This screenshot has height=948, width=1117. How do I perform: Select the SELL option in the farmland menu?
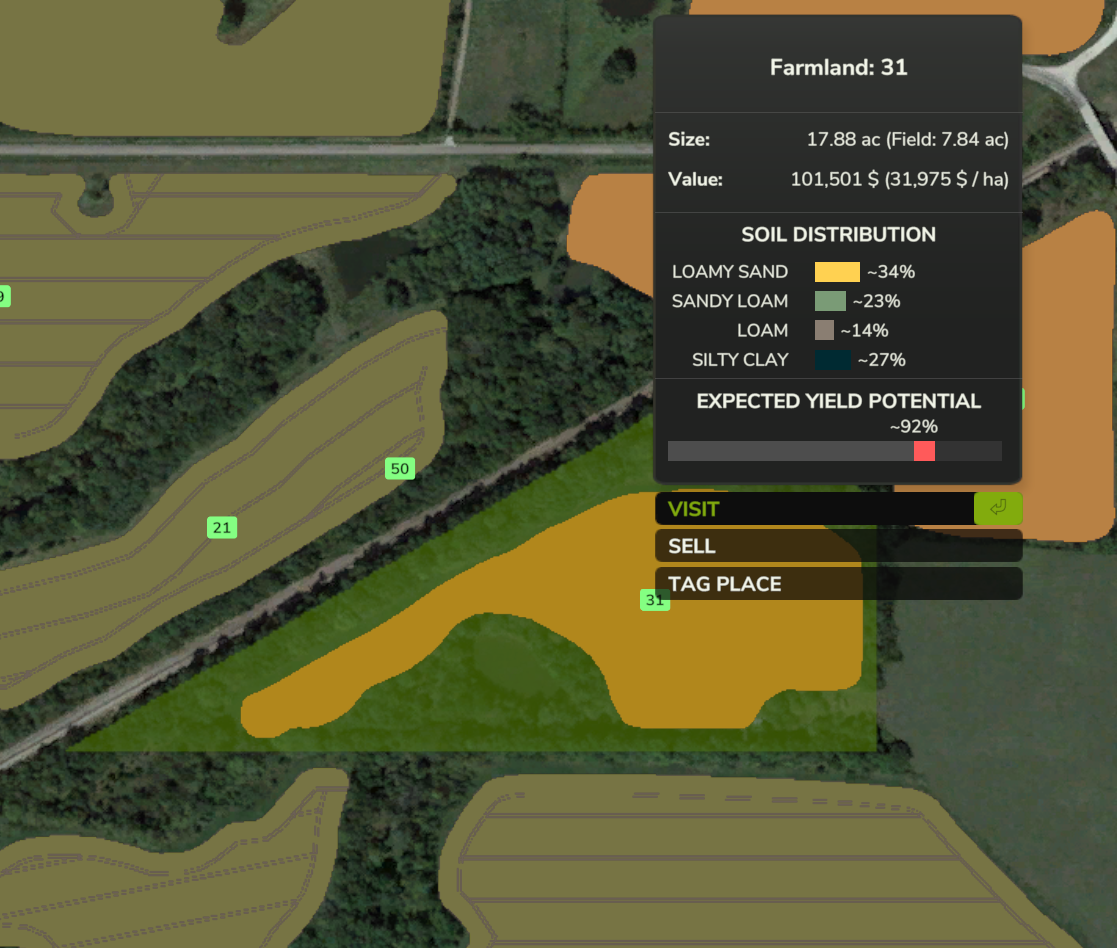click(x=838, y=546)
